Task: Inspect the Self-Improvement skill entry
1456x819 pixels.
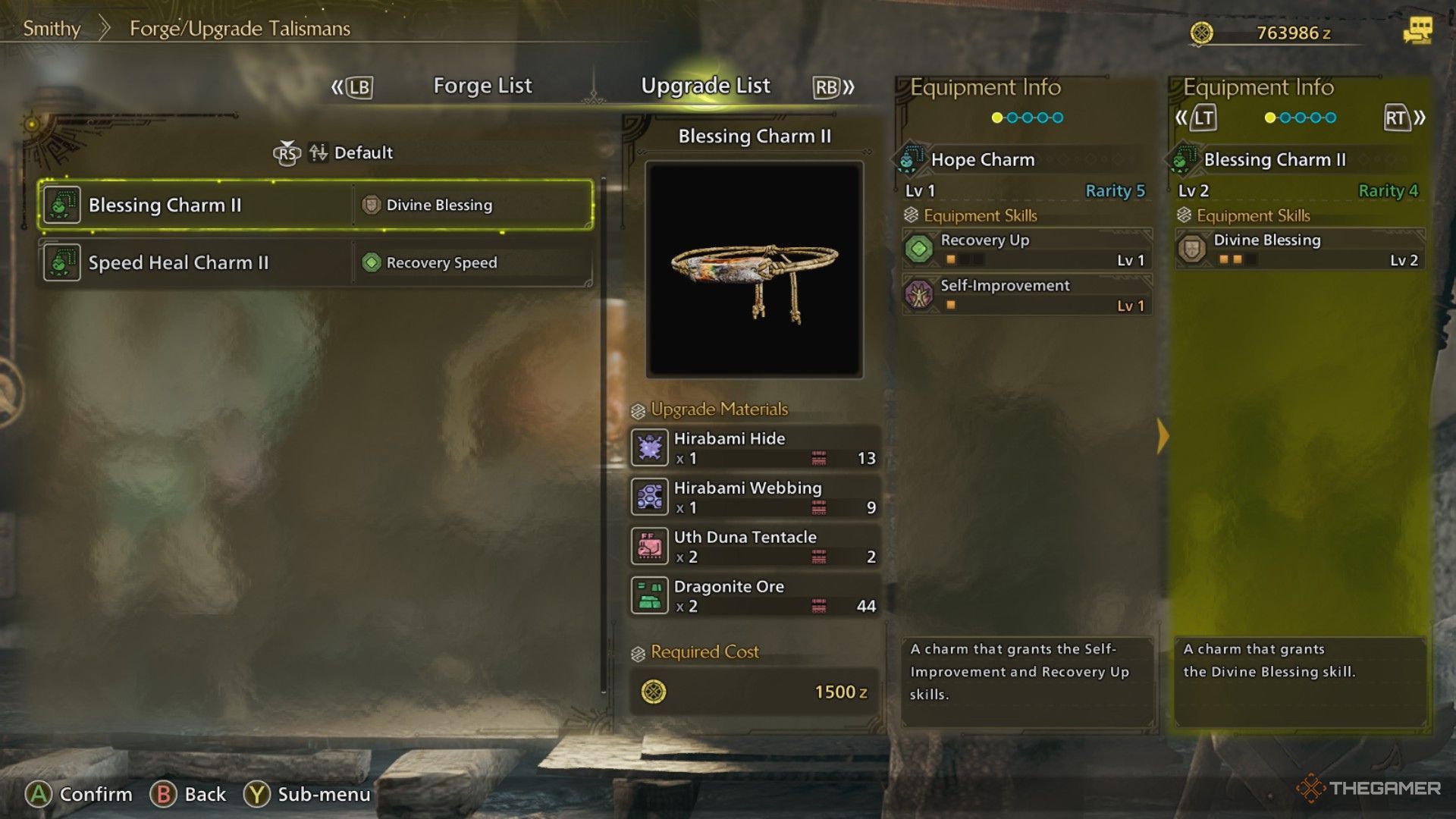Action: (x=1027, y=294)
